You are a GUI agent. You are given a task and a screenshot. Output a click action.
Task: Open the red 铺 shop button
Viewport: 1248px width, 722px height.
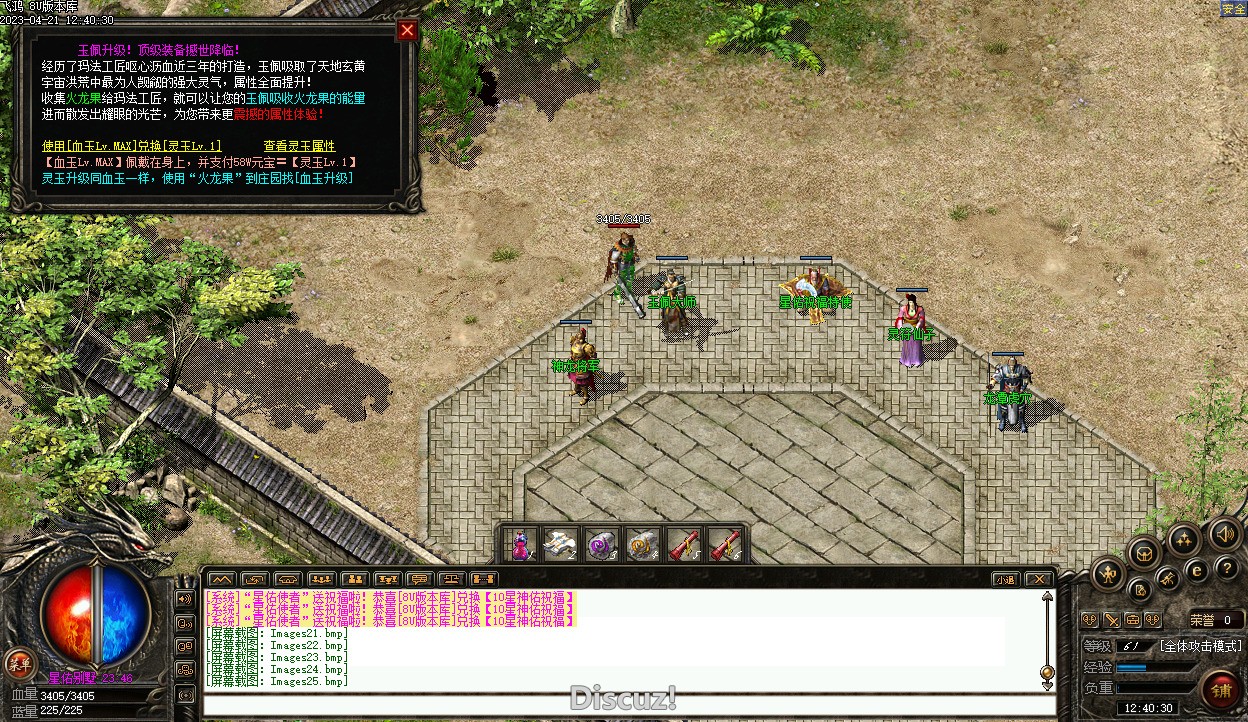1221,691
